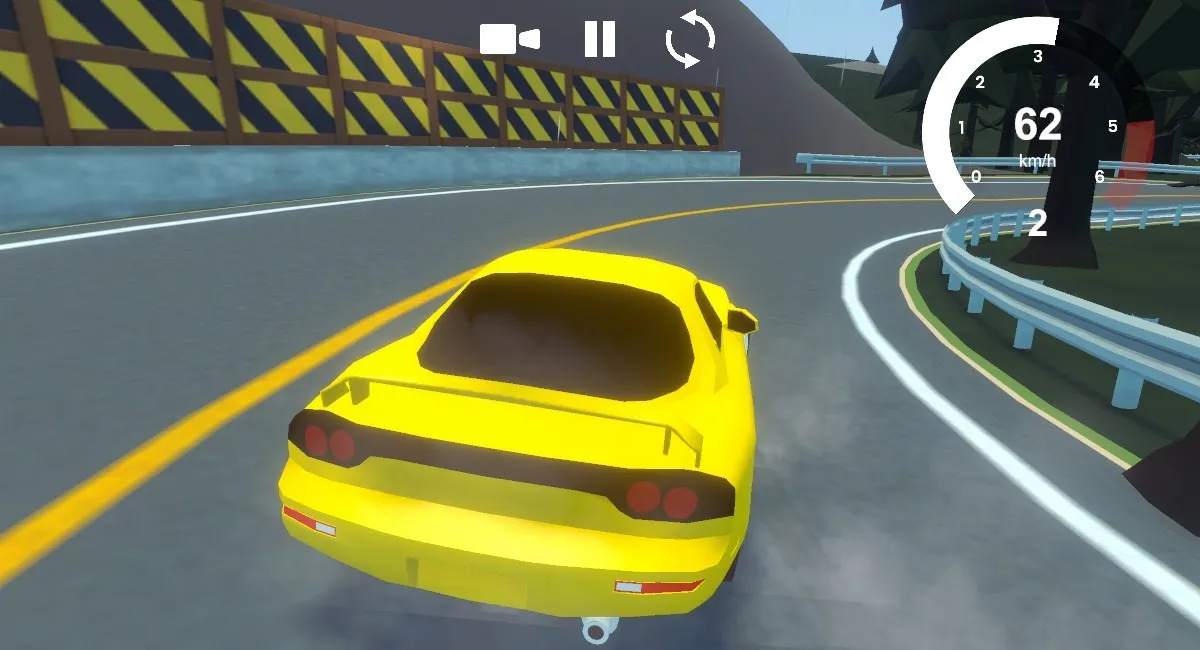1200x650 pixels.
Task: Pause the game
Action: pos(600,39)
